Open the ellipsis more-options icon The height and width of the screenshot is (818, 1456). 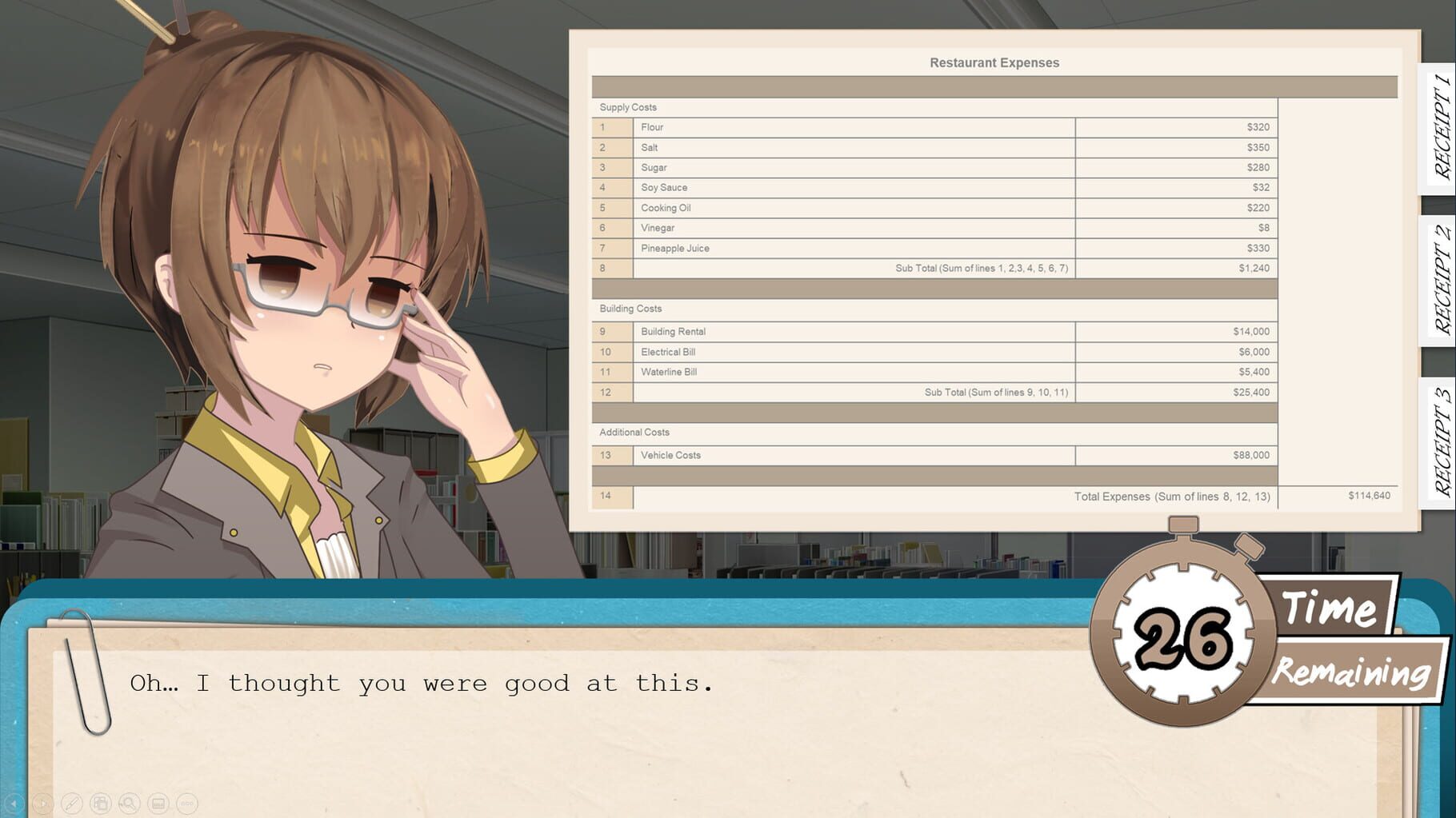pyautogui.click(x=186, y=804)
